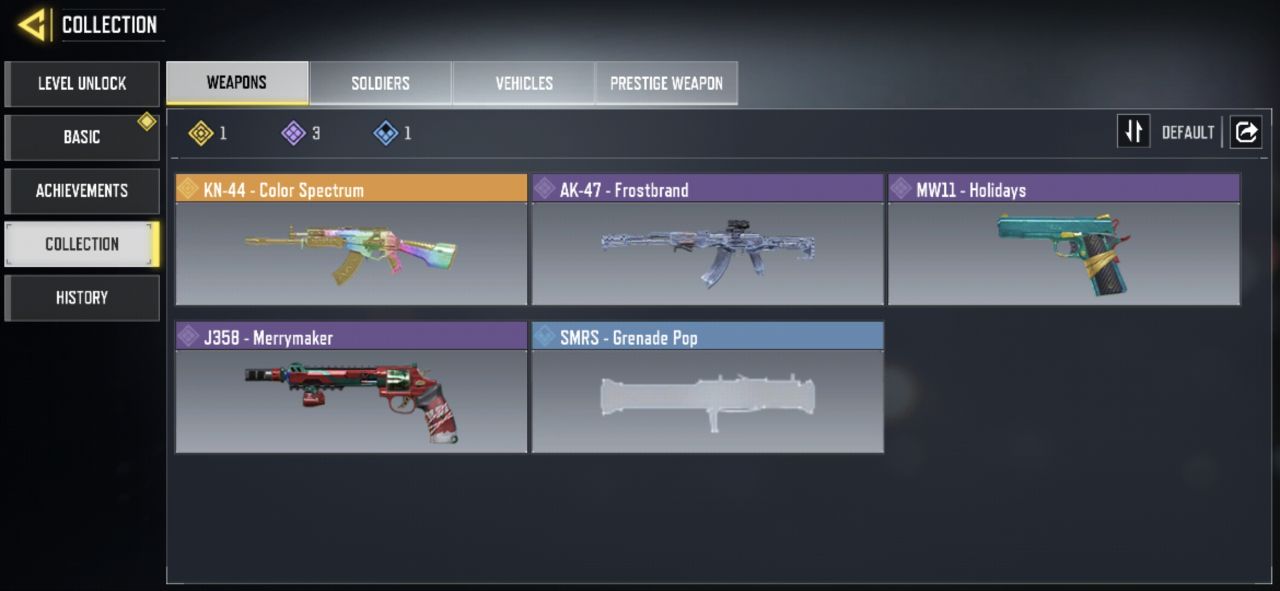Viewport: 1280px width, 591px height.
Task: Pick the MW11 Holidays pistol card
Action: click(1064, 241)
